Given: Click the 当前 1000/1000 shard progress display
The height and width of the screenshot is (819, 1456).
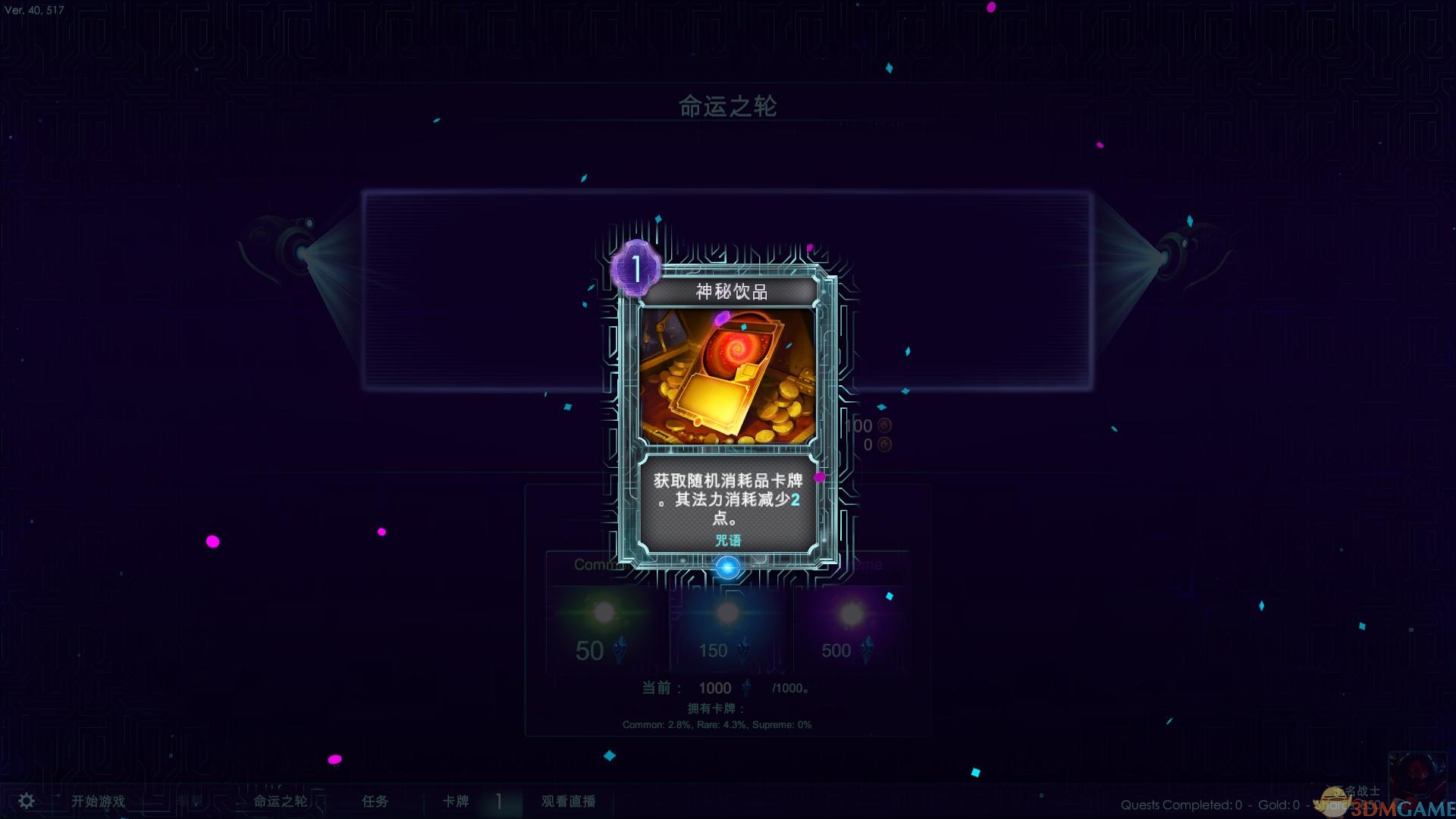Looking at the screenshot, I should click(722, 688).
